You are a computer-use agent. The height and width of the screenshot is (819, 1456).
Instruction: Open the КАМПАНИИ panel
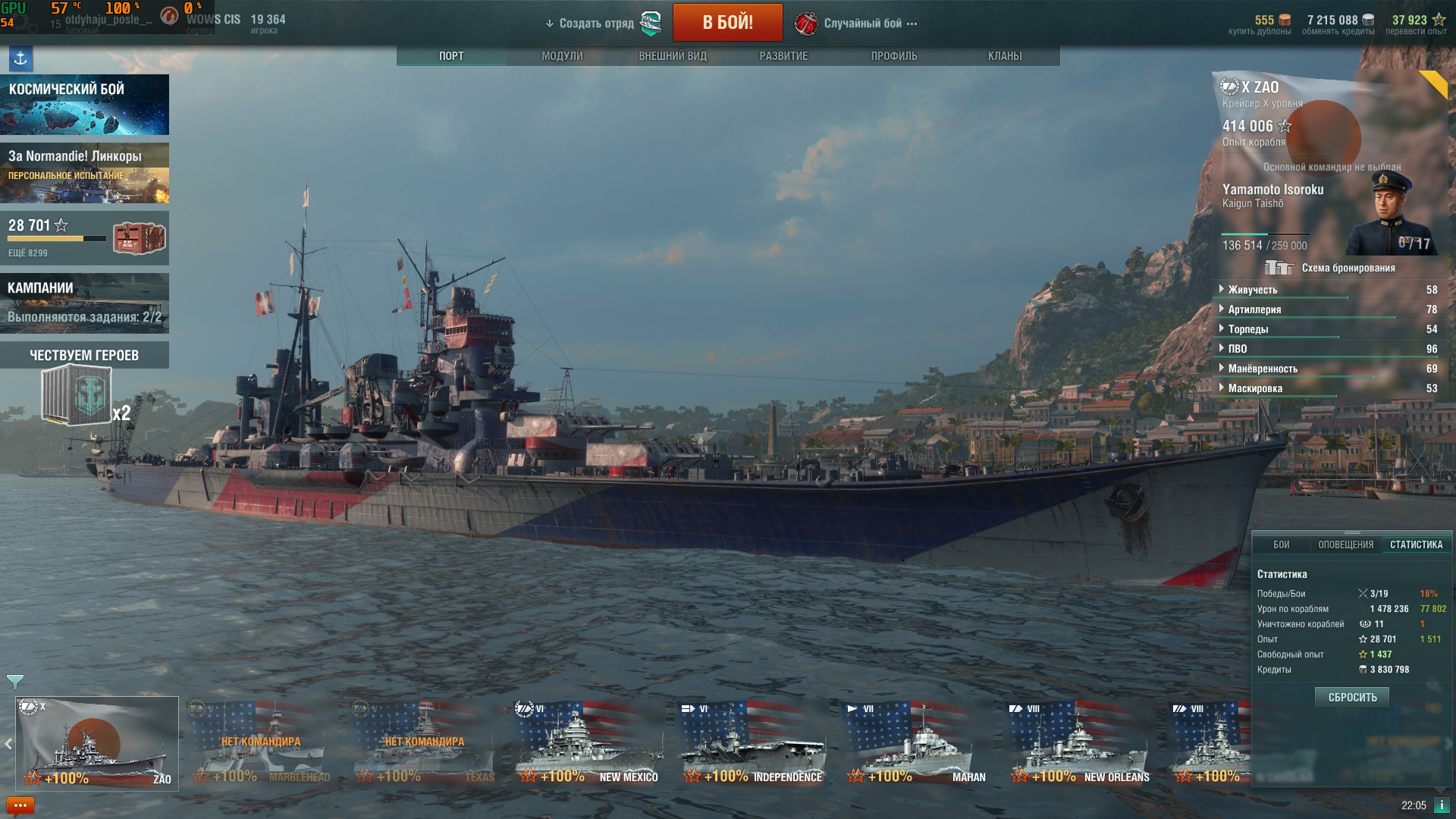pos(84,303)
